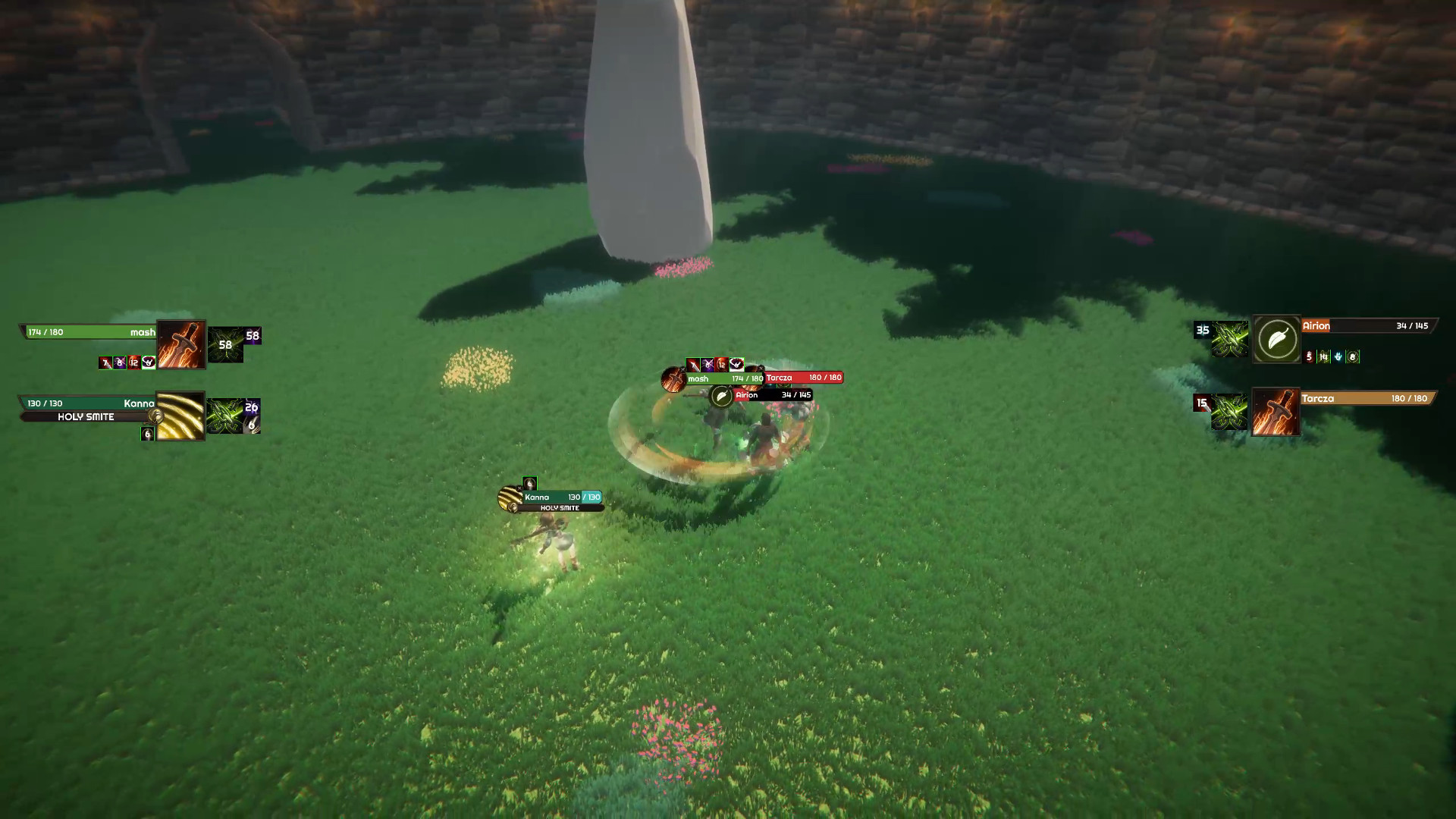Click the buff icon numbered 6 below Kanna's portrait
Viewport: 1456px width, 819px height.
coord(147,434)
